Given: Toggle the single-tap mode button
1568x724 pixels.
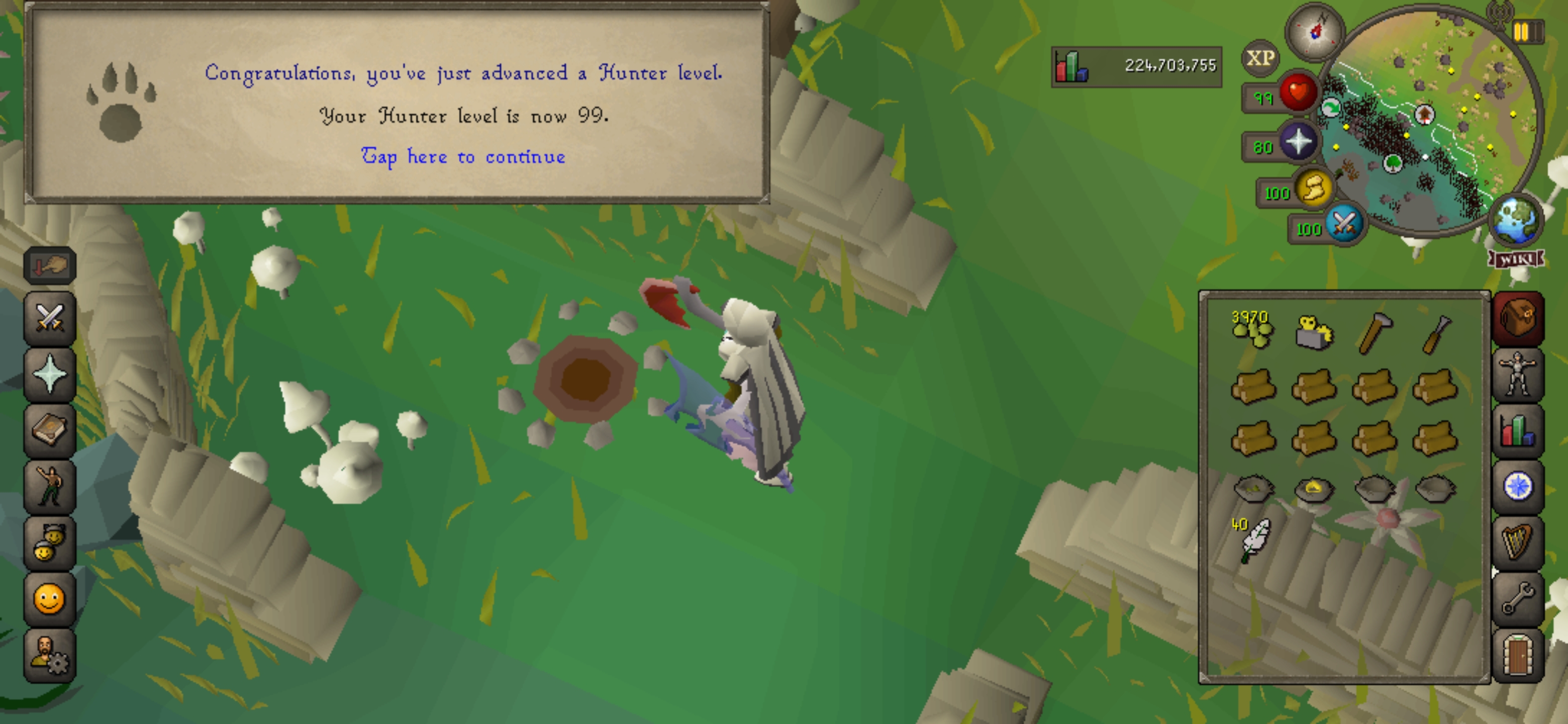Looking at the screenshot, I should [49, 265].
